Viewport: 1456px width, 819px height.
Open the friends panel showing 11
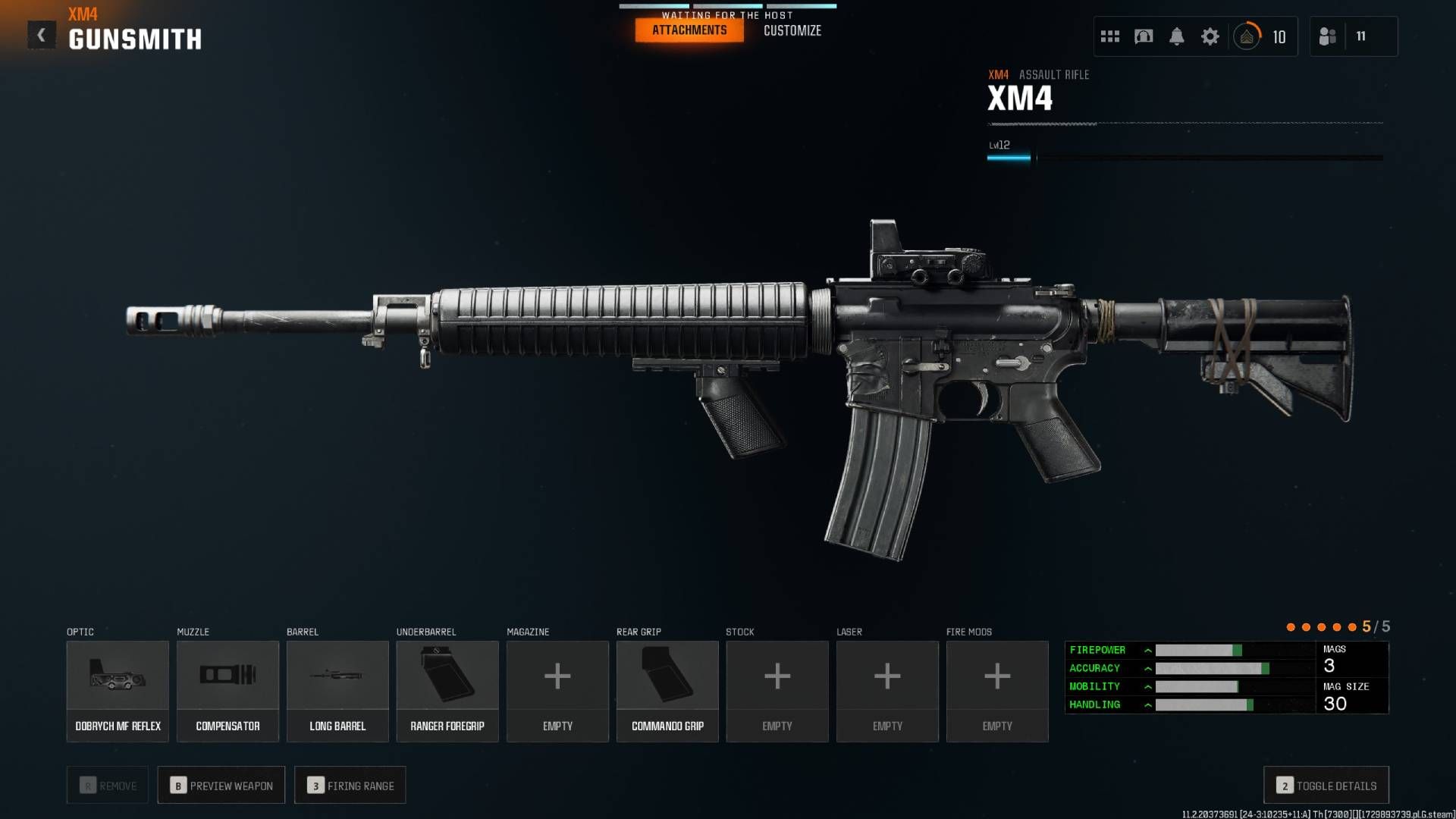click(x=1353, y=36)
